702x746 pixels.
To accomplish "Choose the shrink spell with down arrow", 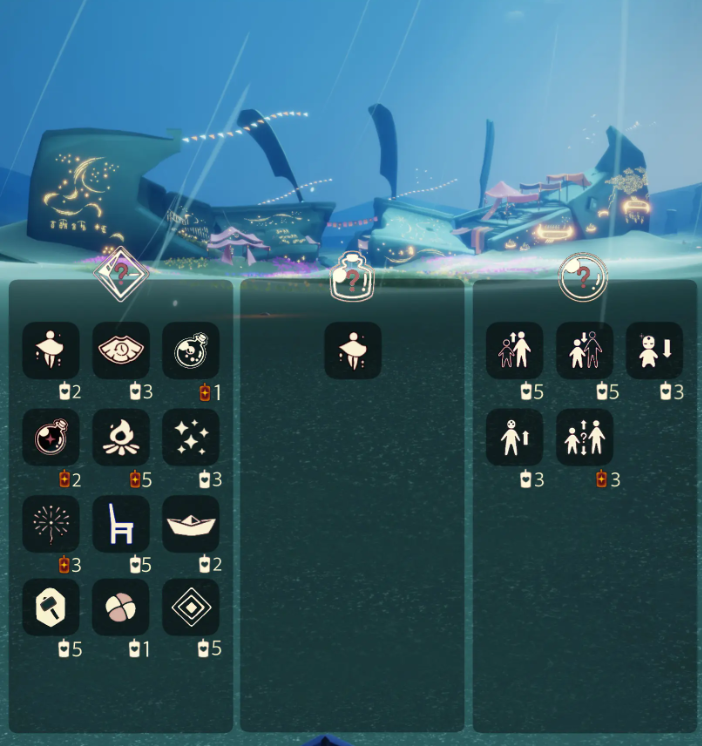I will pyautogui.click(x=655, y=350).
